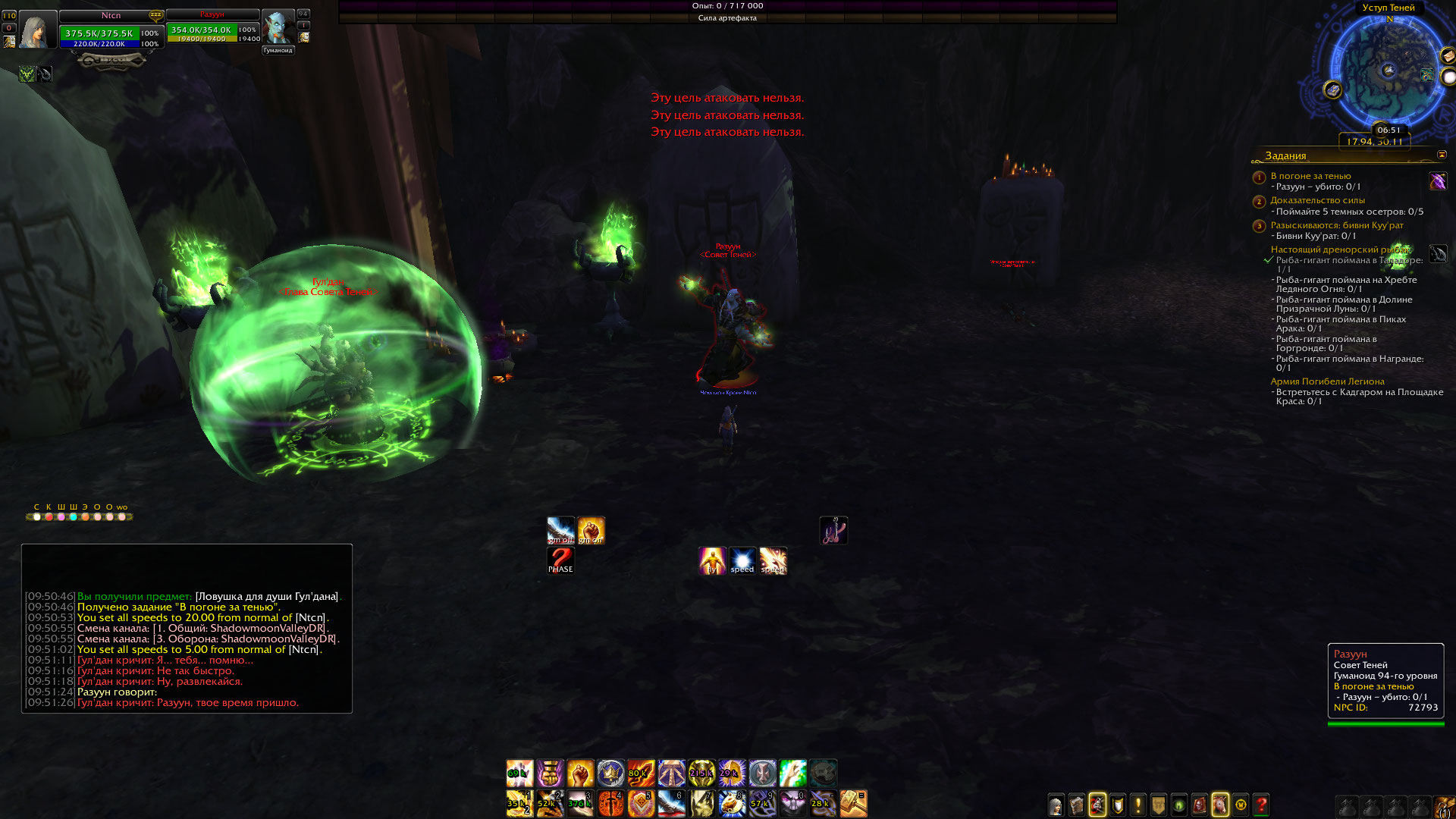Select the Разуун target portrait
The height and width of the screenshot is (819, 1456).
pyautogui.click(x=278, y=29)
